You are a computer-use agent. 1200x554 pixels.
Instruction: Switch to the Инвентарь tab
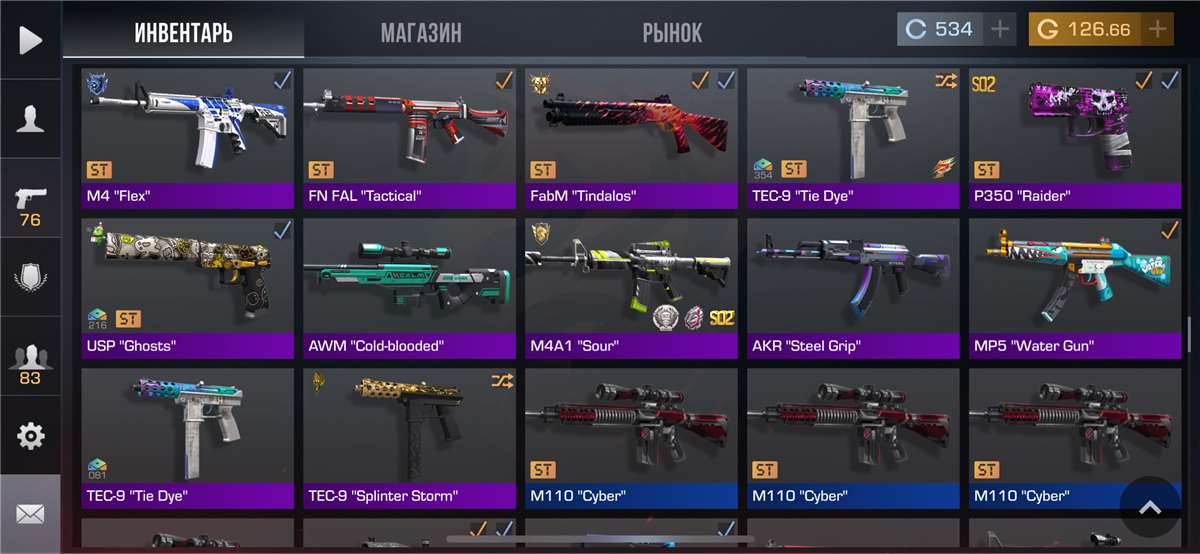tap(183, 32)
